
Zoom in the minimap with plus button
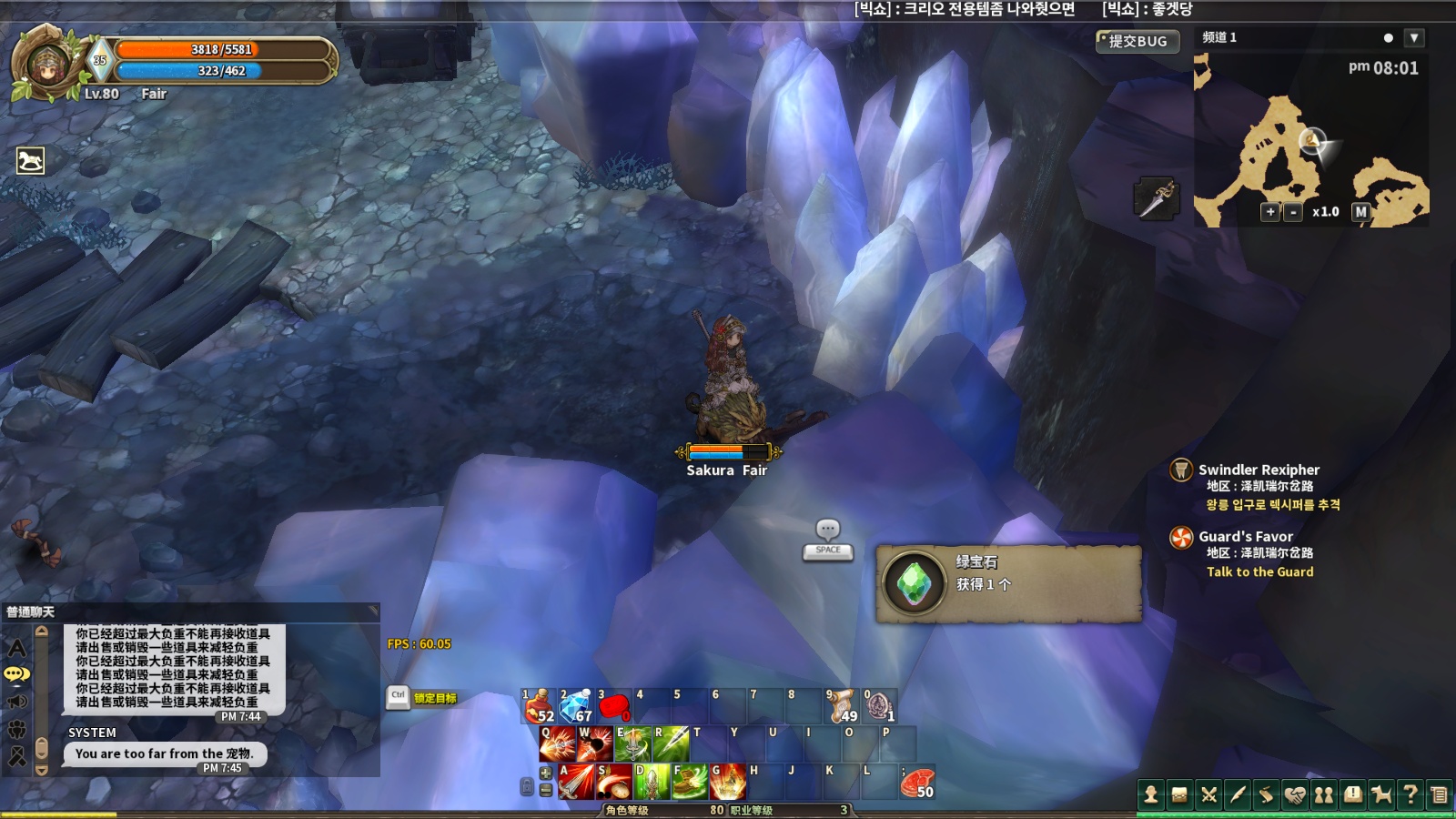pyautogui.click(x=1270, y=212)
